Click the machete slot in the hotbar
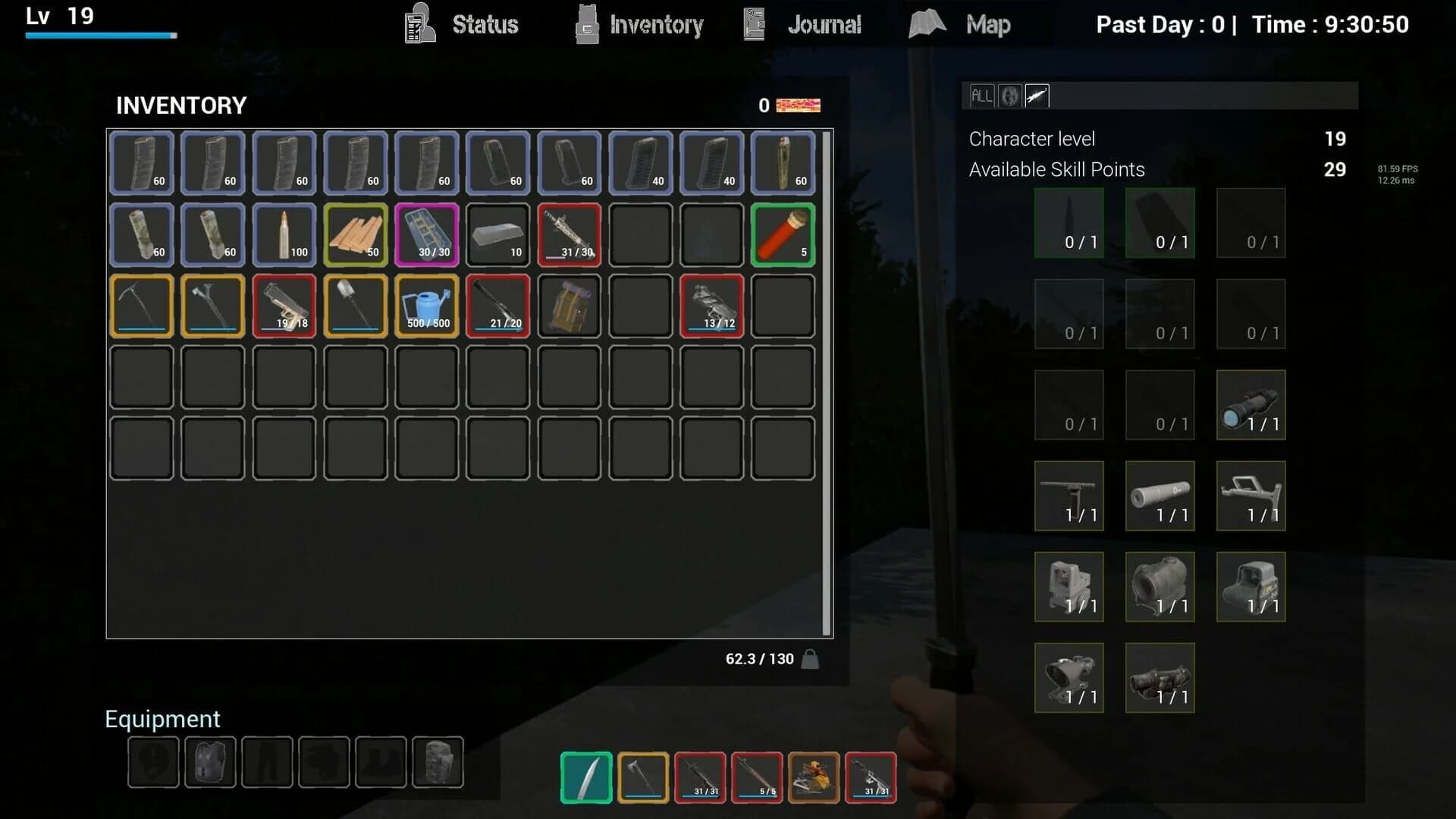 584,777
